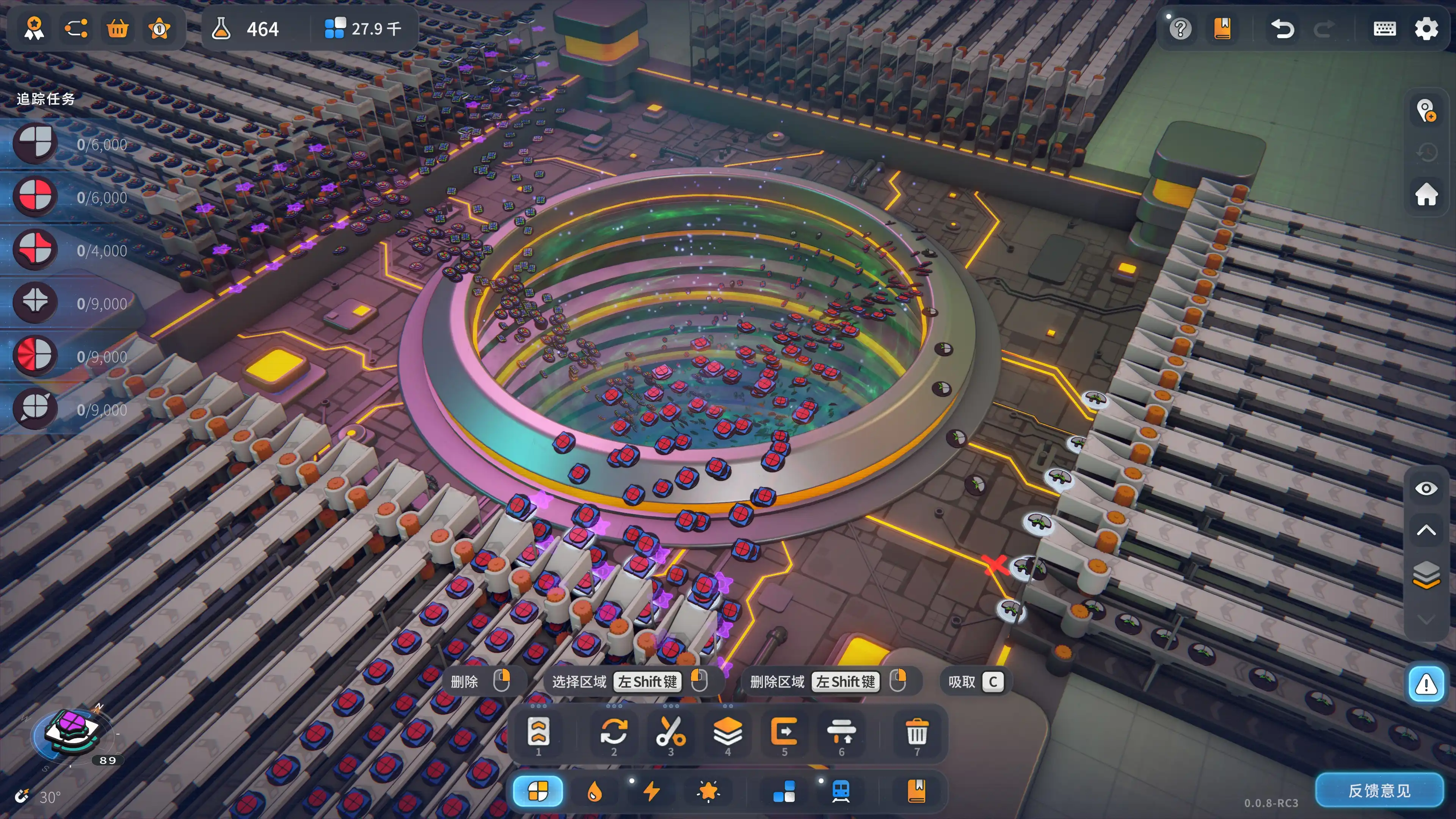Open the tasks branching-path icon
Viewport: 1456px width, 819px height.
pyautogui.click(x=76, y=28)
